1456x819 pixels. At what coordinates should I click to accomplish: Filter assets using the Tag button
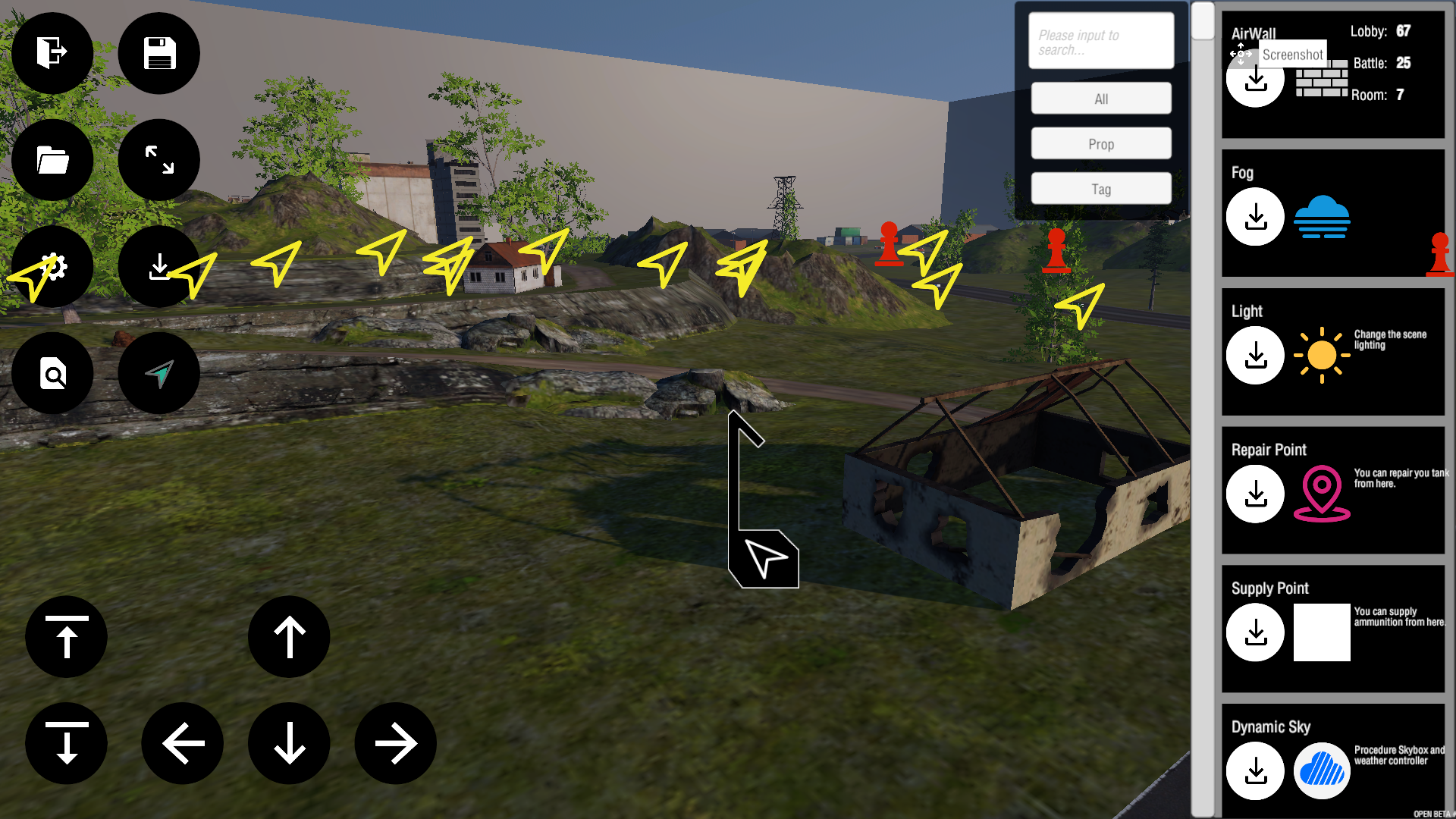(1100, 188)
